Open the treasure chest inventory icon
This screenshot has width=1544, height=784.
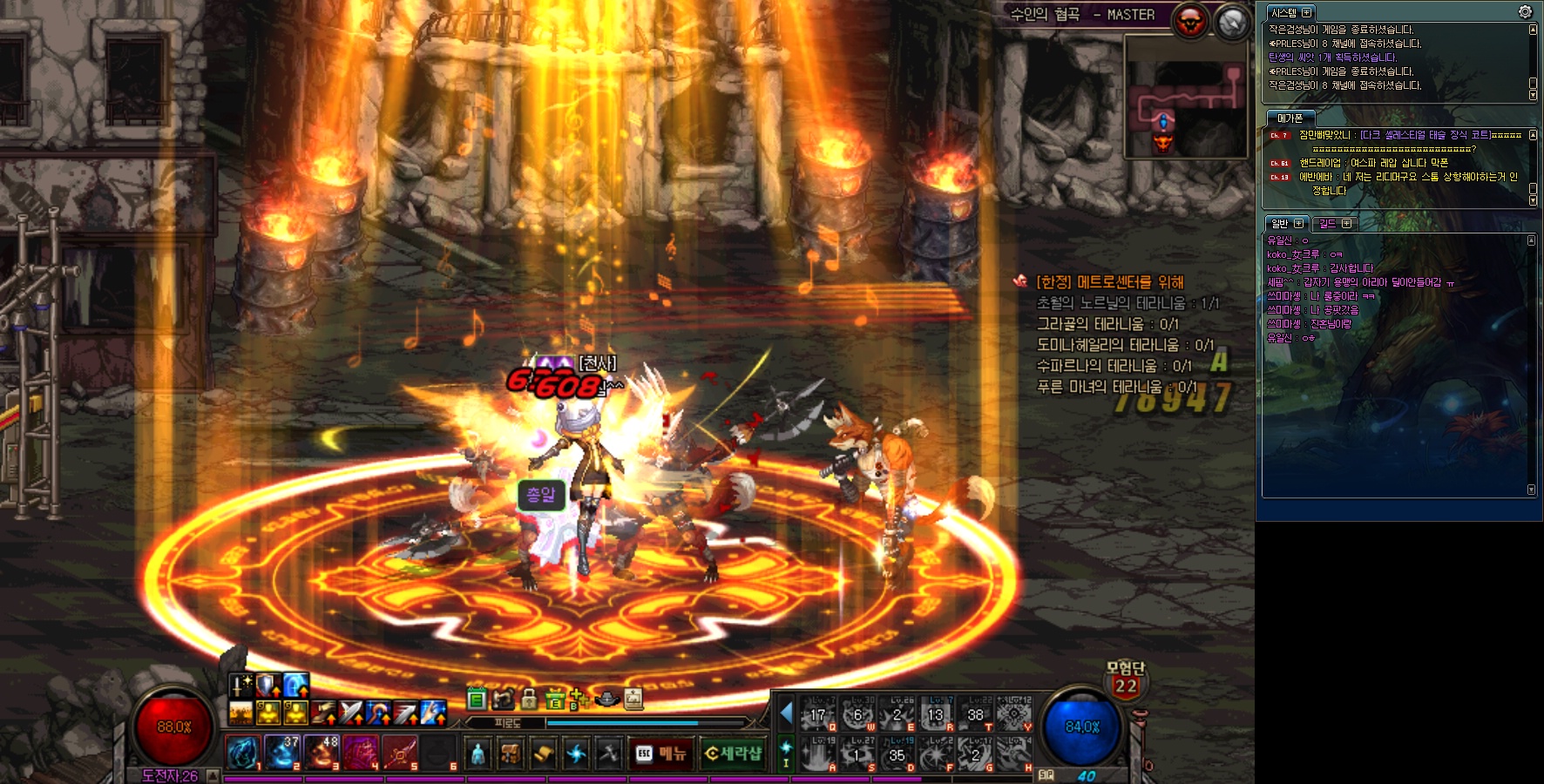510,754
